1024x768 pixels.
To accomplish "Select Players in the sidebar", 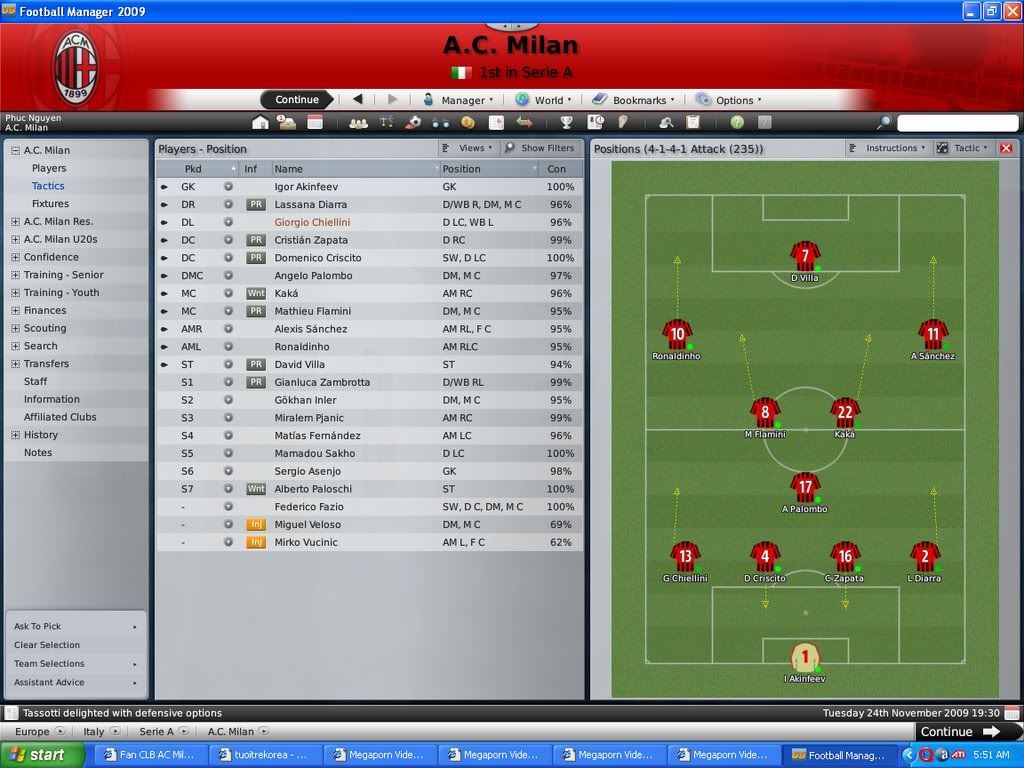I will coord(49,168).
